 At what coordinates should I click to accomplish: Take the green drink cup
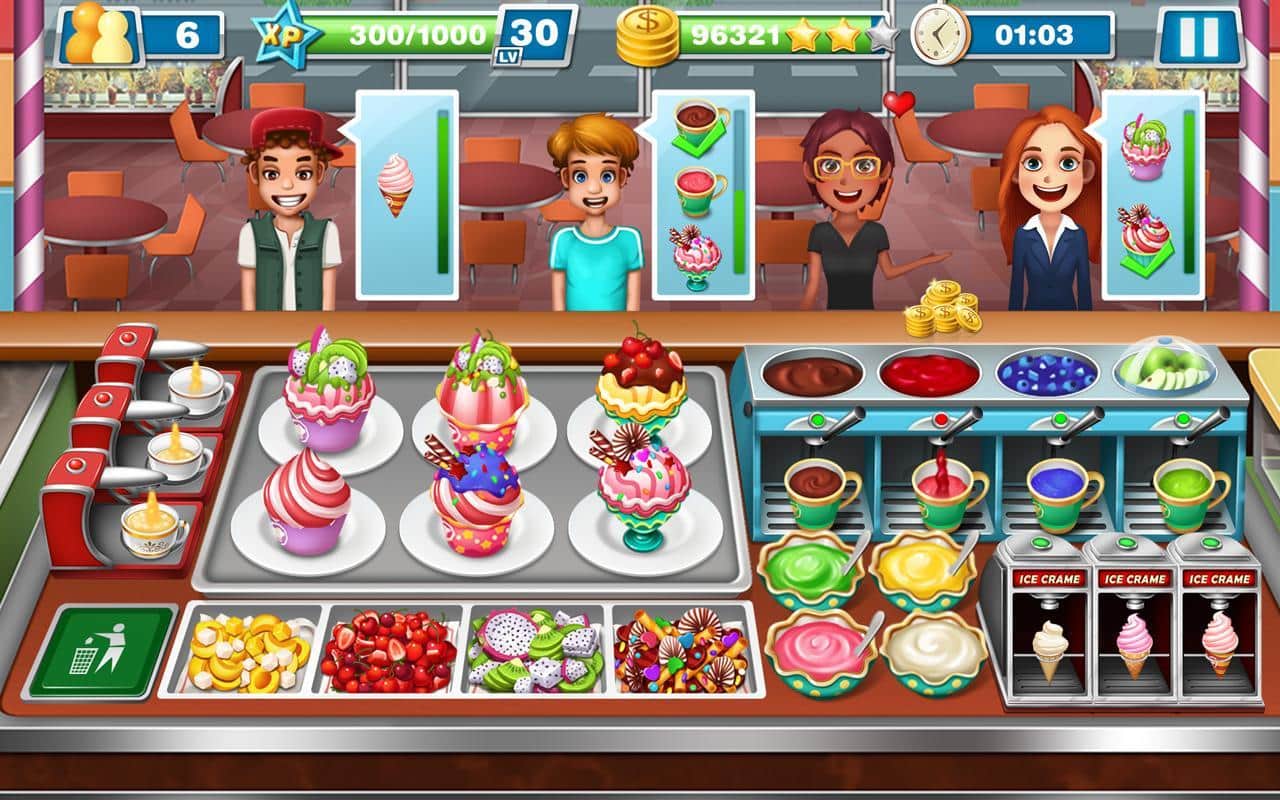pos(1187,492)
